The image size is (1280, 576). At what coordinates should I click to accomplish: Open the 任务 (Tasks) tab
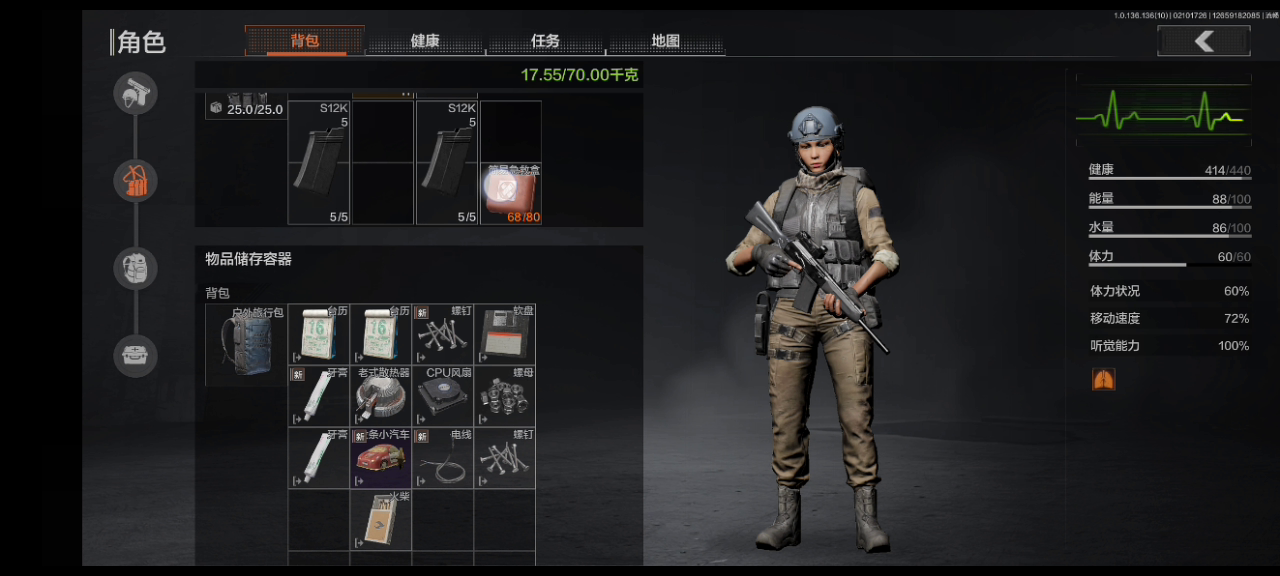pos(546,41)
